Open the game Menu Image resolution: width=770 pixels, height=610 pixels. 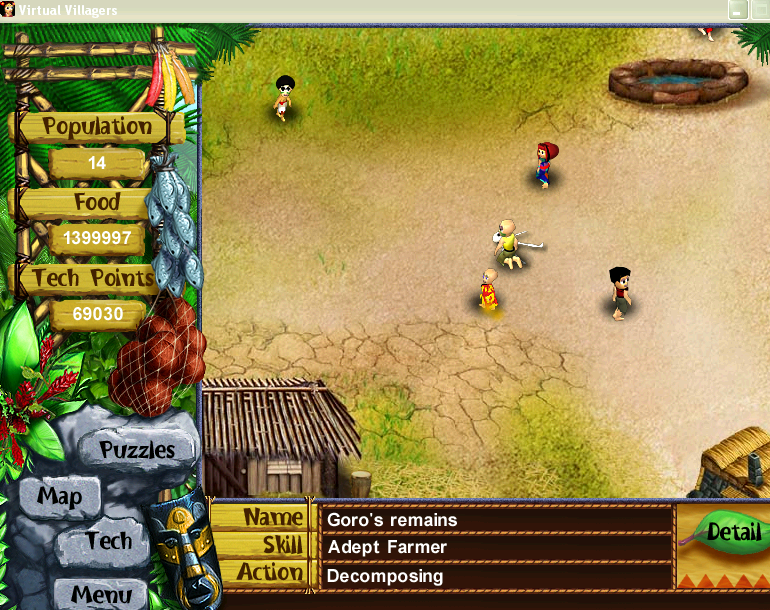tap(100, 594)
